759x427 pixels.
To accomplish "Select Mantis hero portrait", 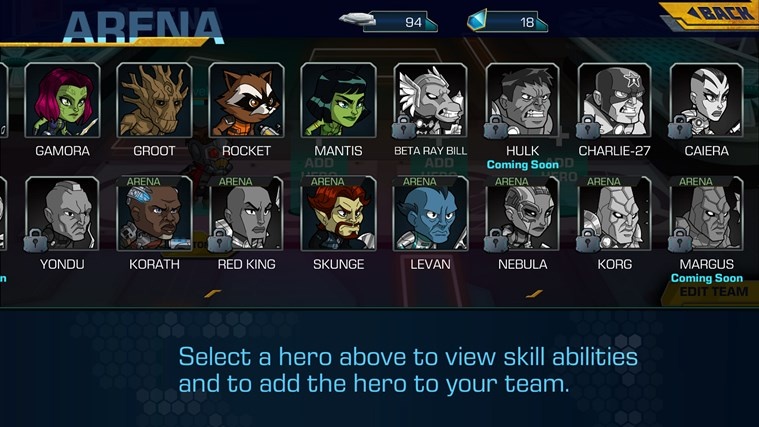I will tap(338, 101).
